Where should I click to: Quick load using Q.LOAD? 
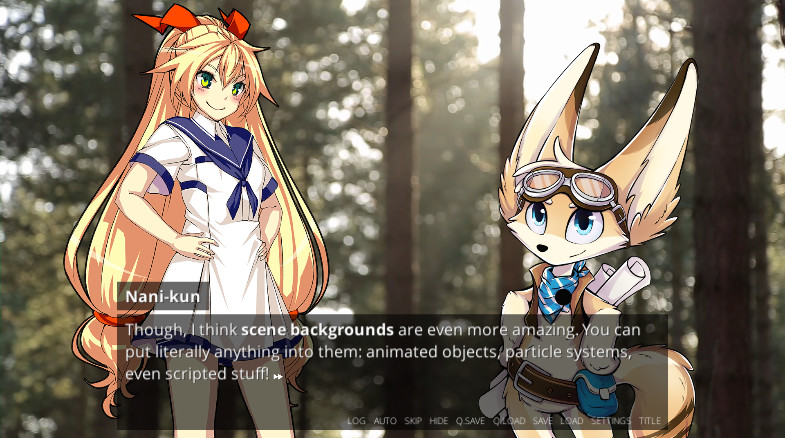(x=509, y=421)
